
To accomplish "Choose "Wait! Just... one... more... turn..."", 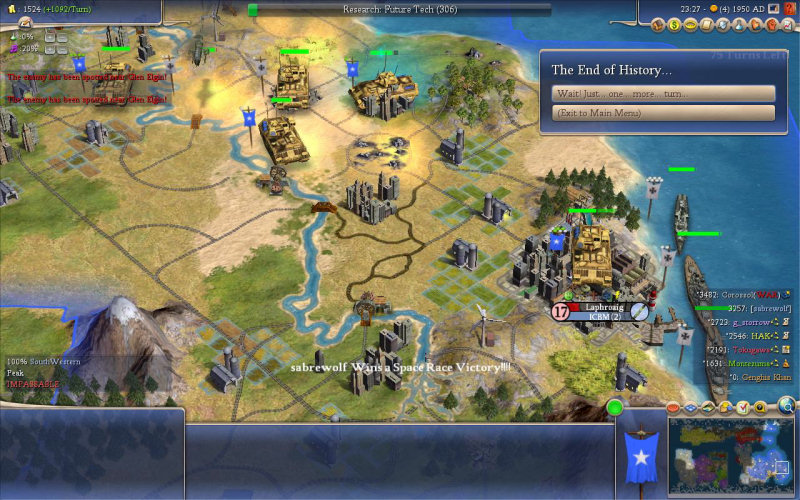I will (663, 93).
